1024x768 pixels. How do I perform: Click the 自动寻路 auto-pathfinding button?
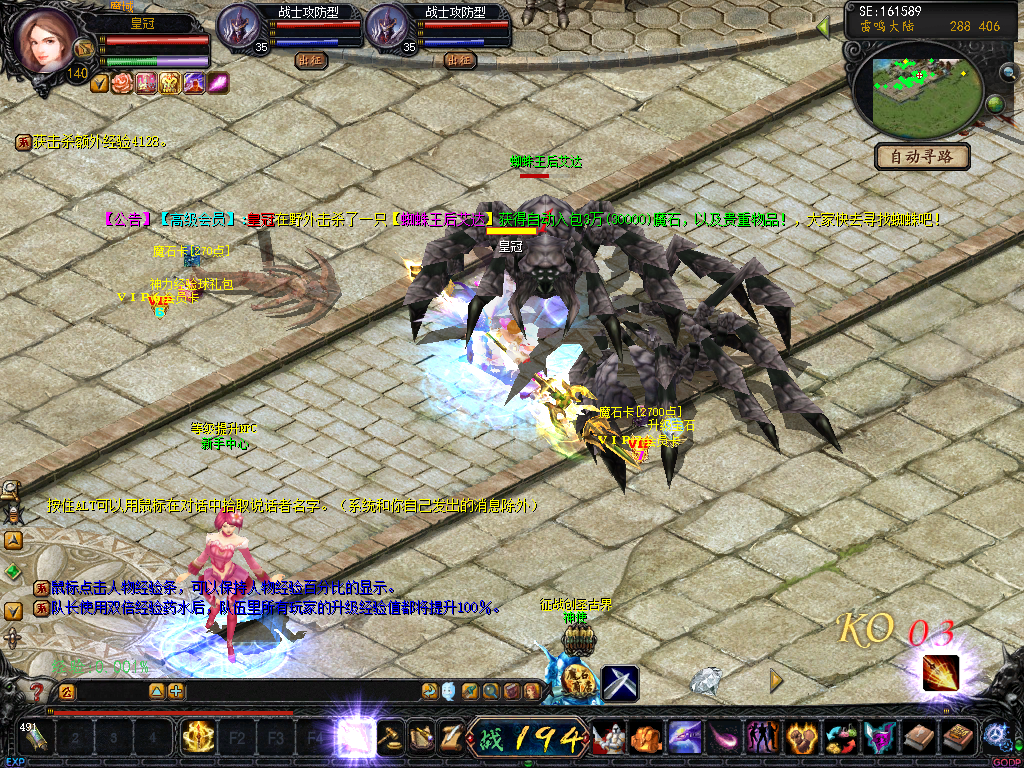921,156
